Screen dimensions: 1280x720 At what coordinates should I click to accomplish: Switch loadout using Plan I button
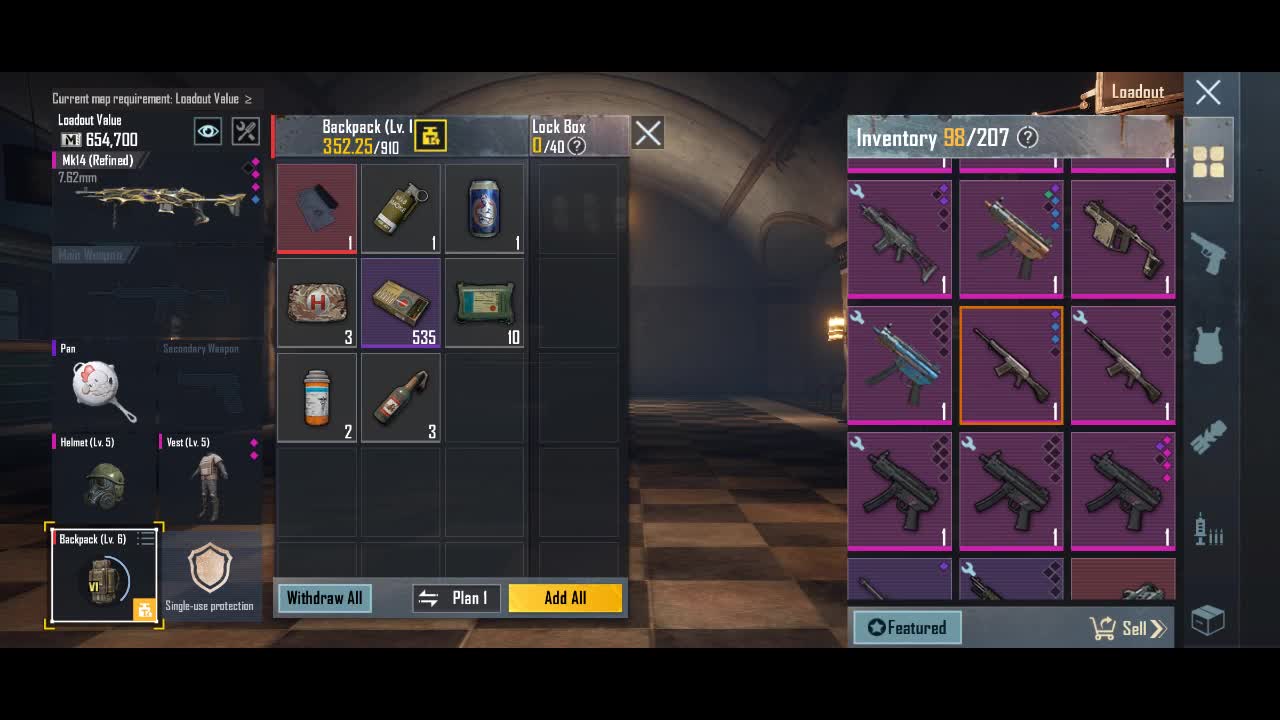point(456,598)
